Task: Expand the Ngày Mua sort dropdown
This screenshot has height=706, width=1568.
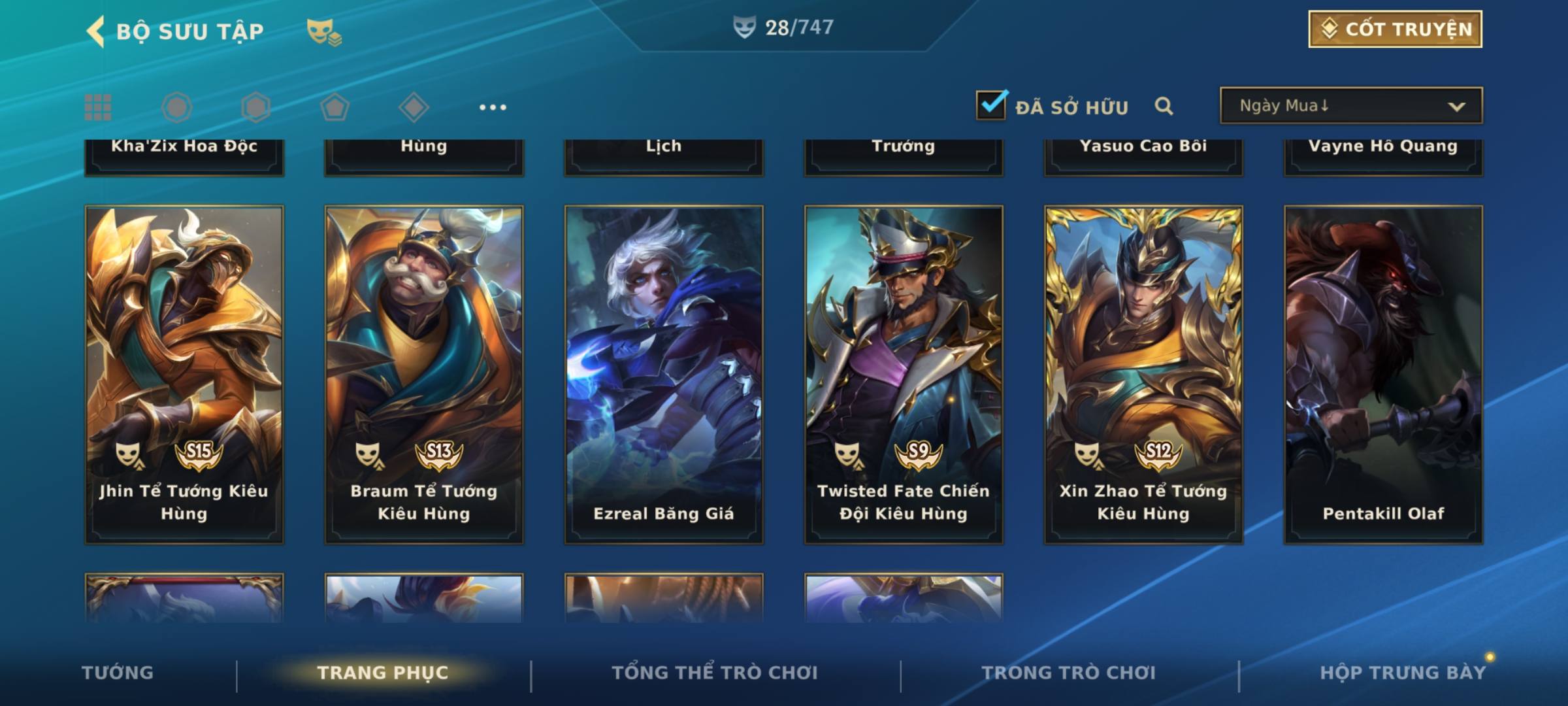Action: pos(1350,106)
